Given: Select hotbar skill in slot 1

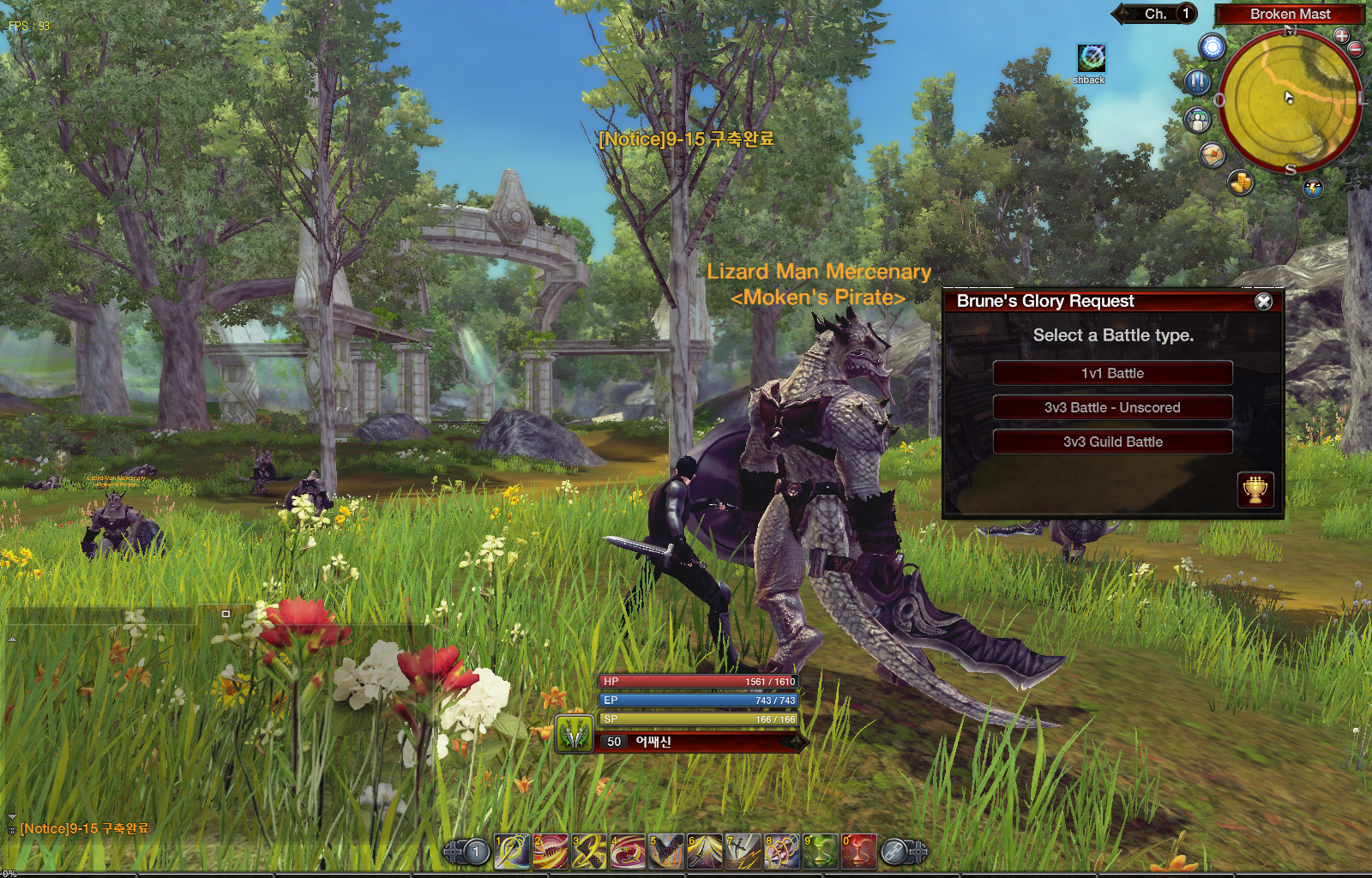Looking at the screenshot, I should (512, 851).
